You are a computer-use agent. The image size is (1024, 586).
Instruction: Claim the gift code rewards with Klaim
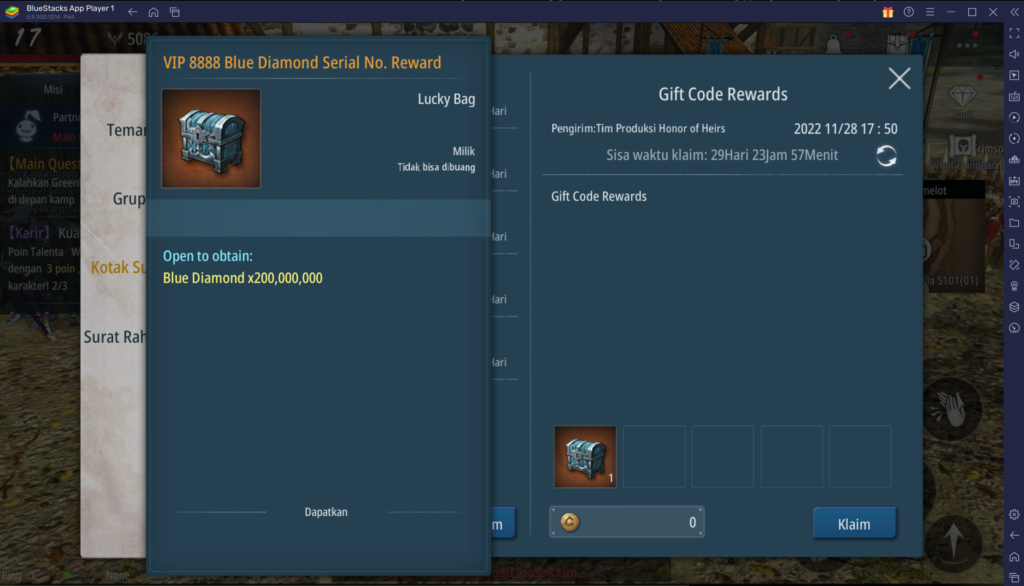click(x=853, y=523)
